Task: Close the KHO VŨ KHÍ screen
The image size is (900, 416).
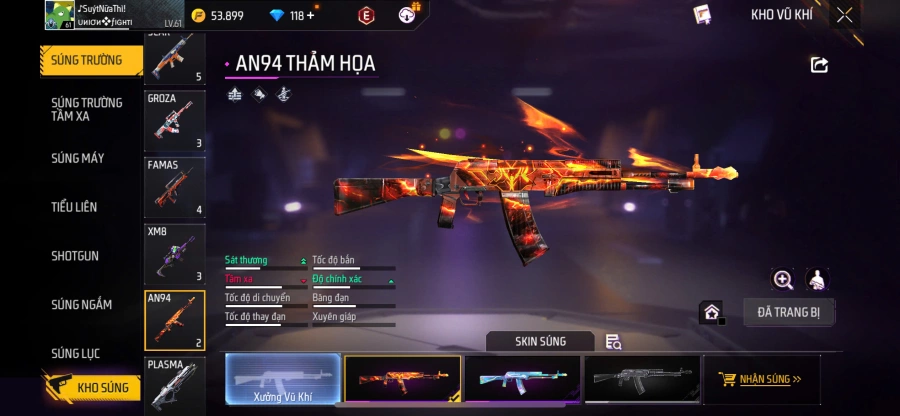Action: pyautogui.click(x=845, y=15)
